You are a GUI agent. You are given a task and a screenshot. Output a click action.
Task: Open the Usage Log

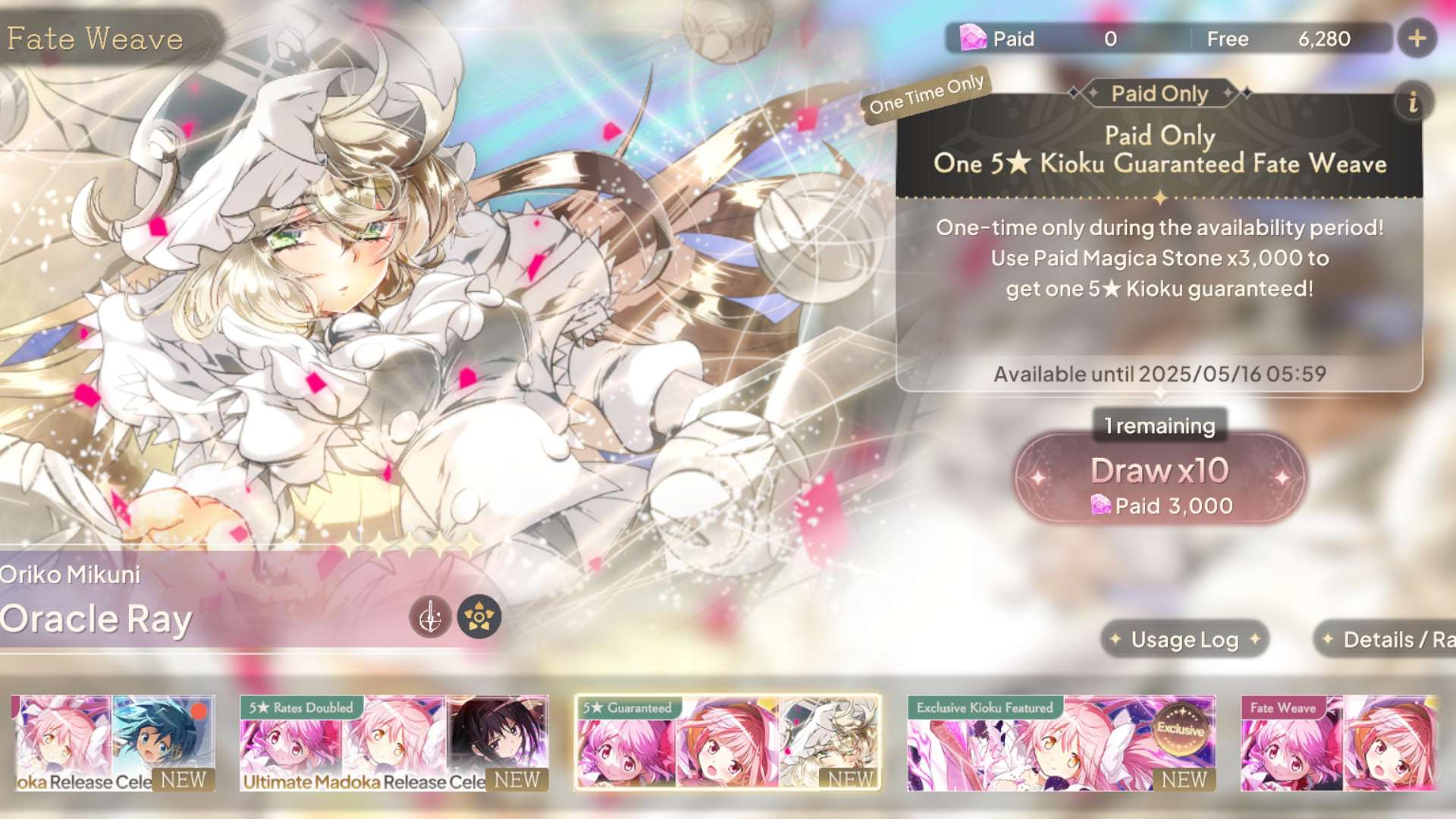point(1185,640)
